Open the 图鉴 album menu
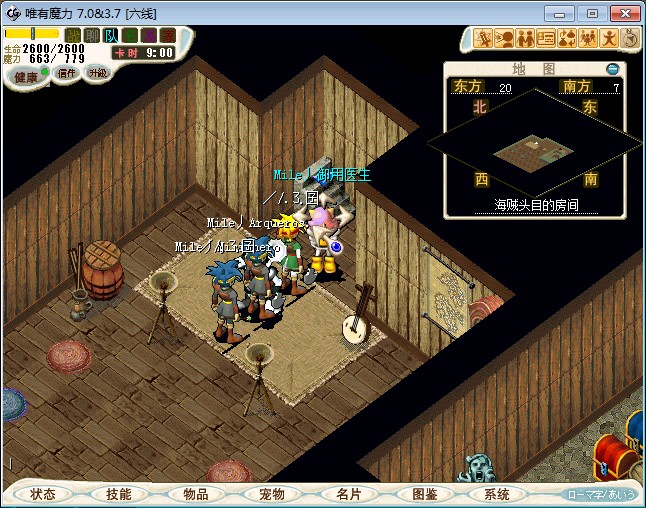 [425, 494]
